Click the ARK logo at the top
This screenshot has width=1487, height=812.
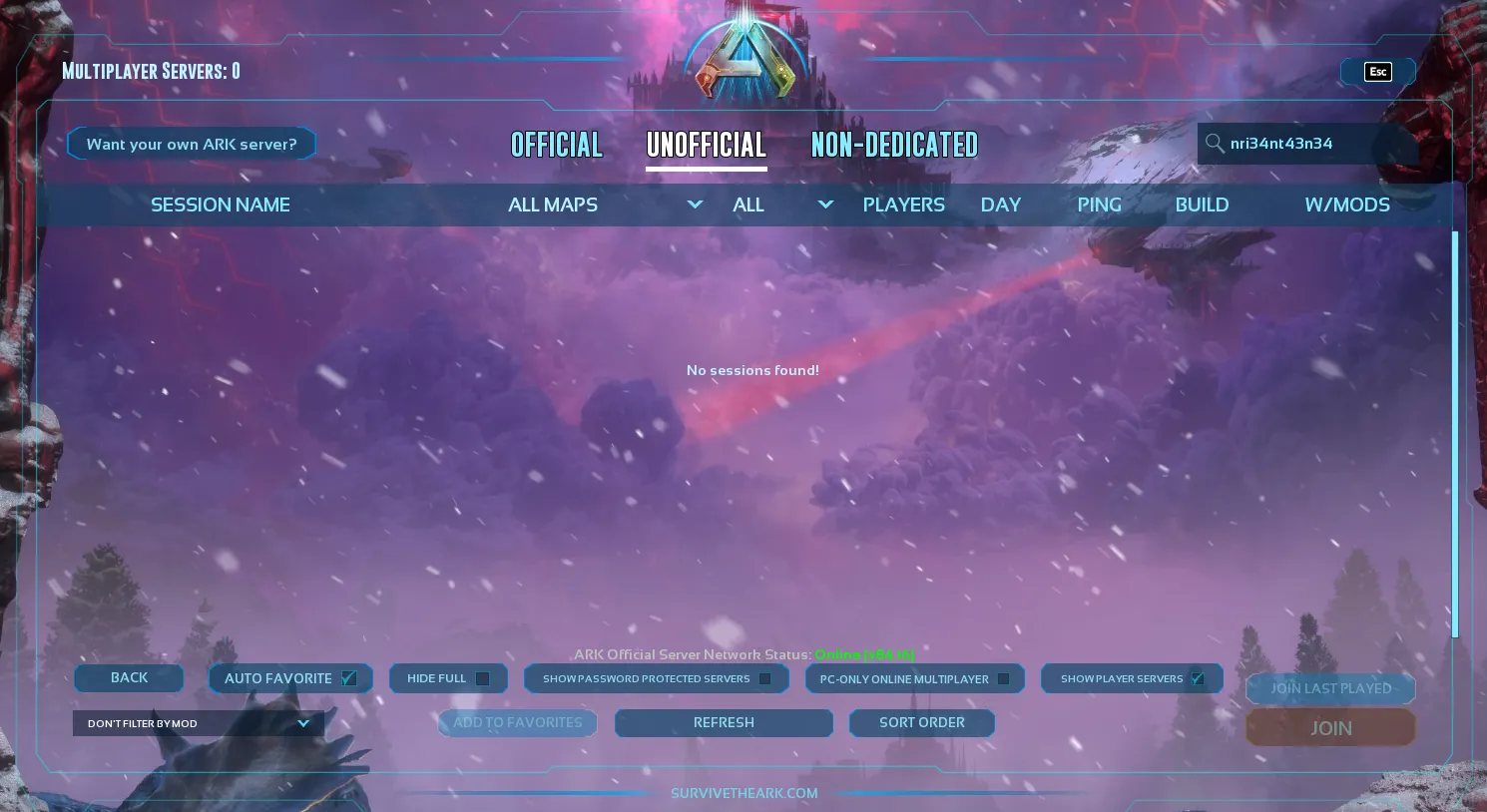point(743,57)
